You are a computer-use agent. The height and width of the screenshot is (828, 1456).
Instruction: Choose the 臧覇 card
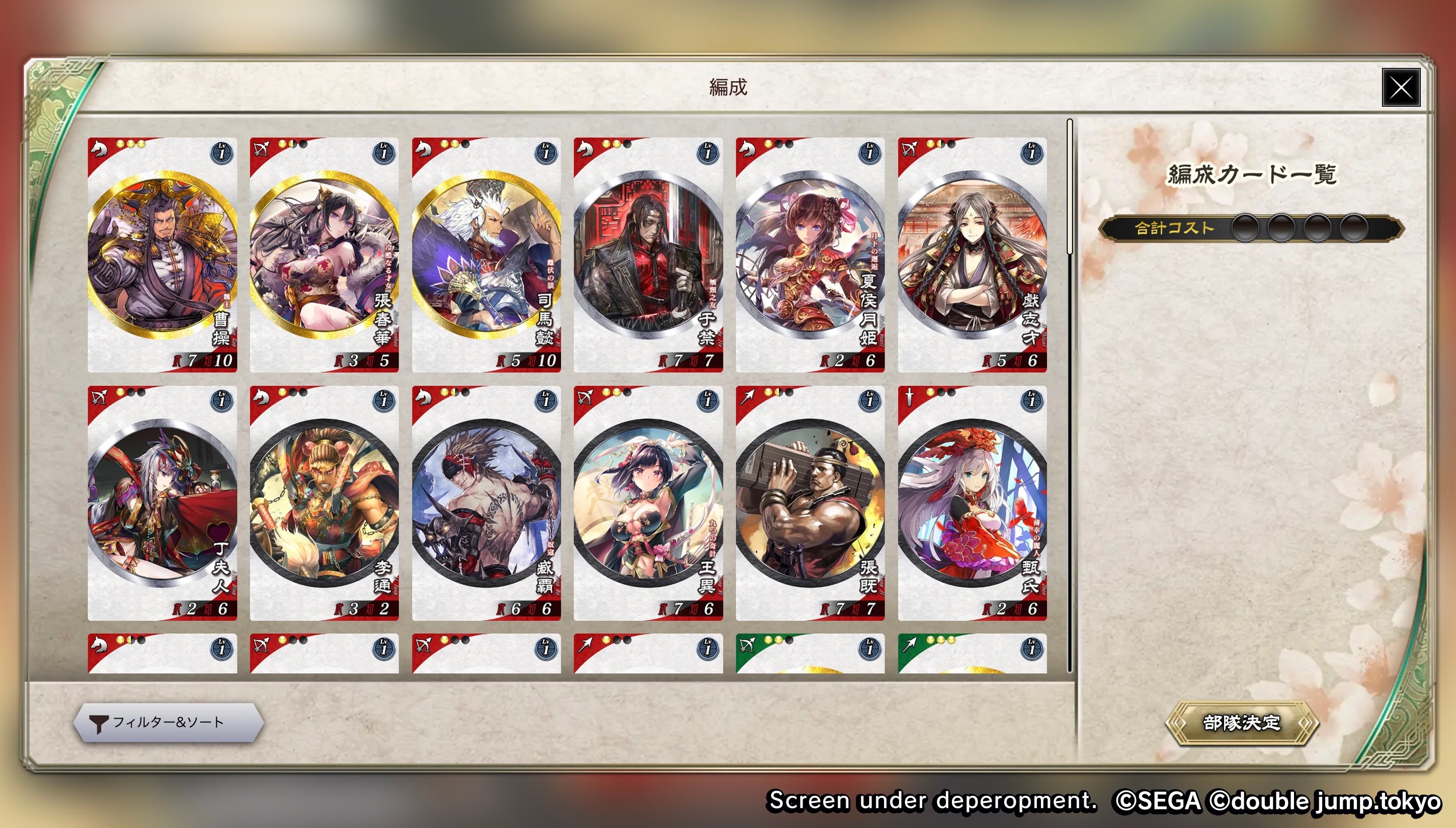[487, 503]
